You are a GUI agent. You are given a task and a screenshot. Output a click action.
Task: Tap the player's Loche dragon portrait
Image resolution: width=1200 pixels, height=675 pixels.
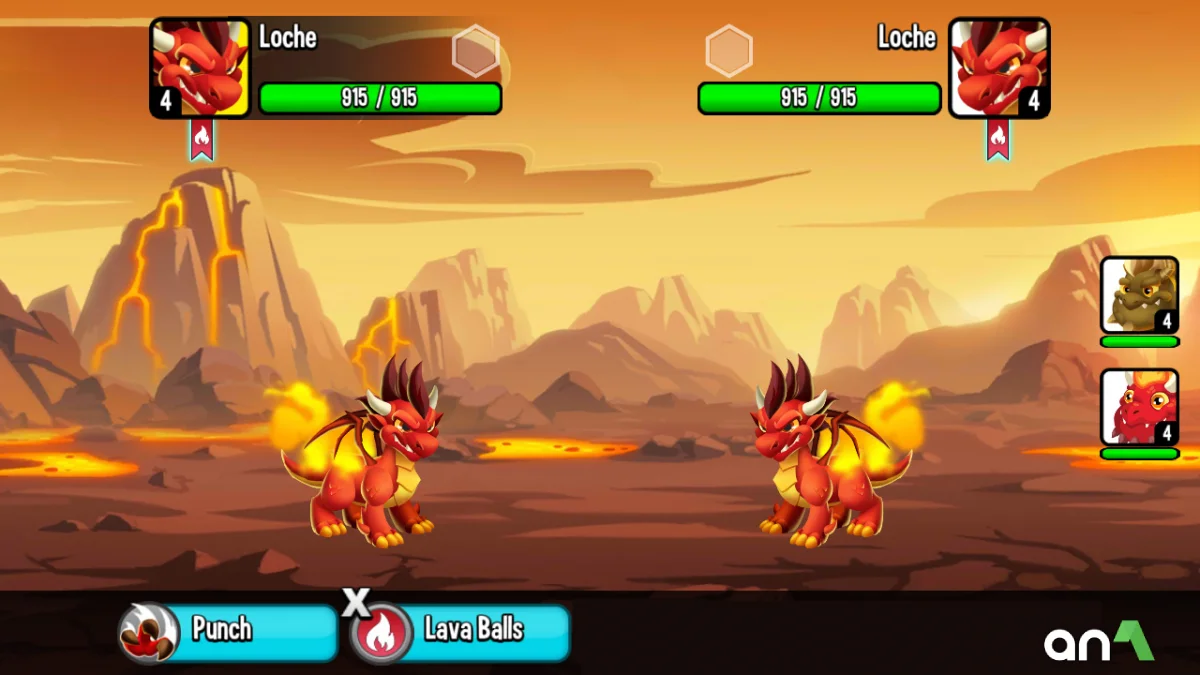pos(200,68)
